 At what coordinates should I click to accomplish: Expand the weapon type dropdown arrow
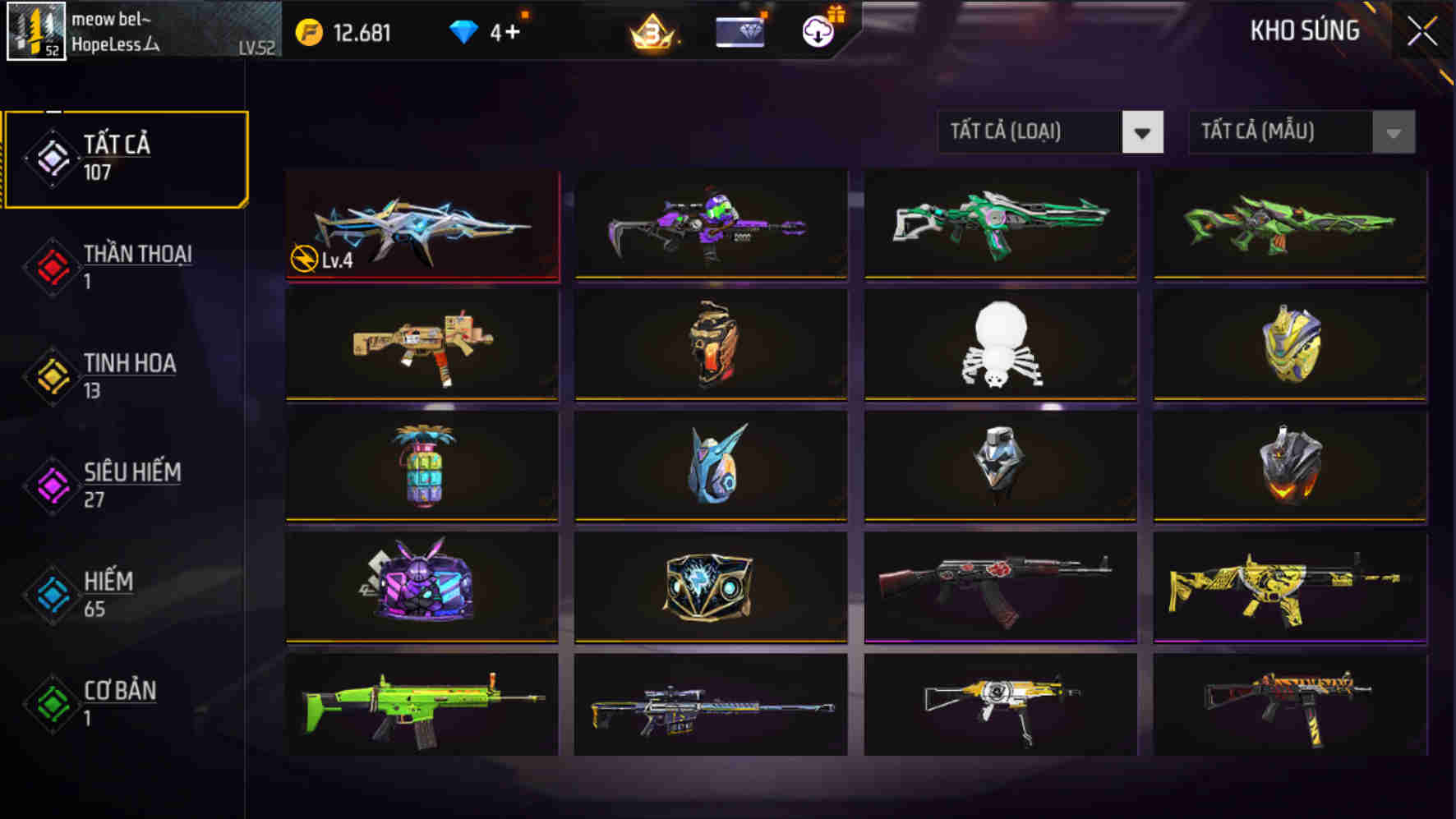point(1143,133)
